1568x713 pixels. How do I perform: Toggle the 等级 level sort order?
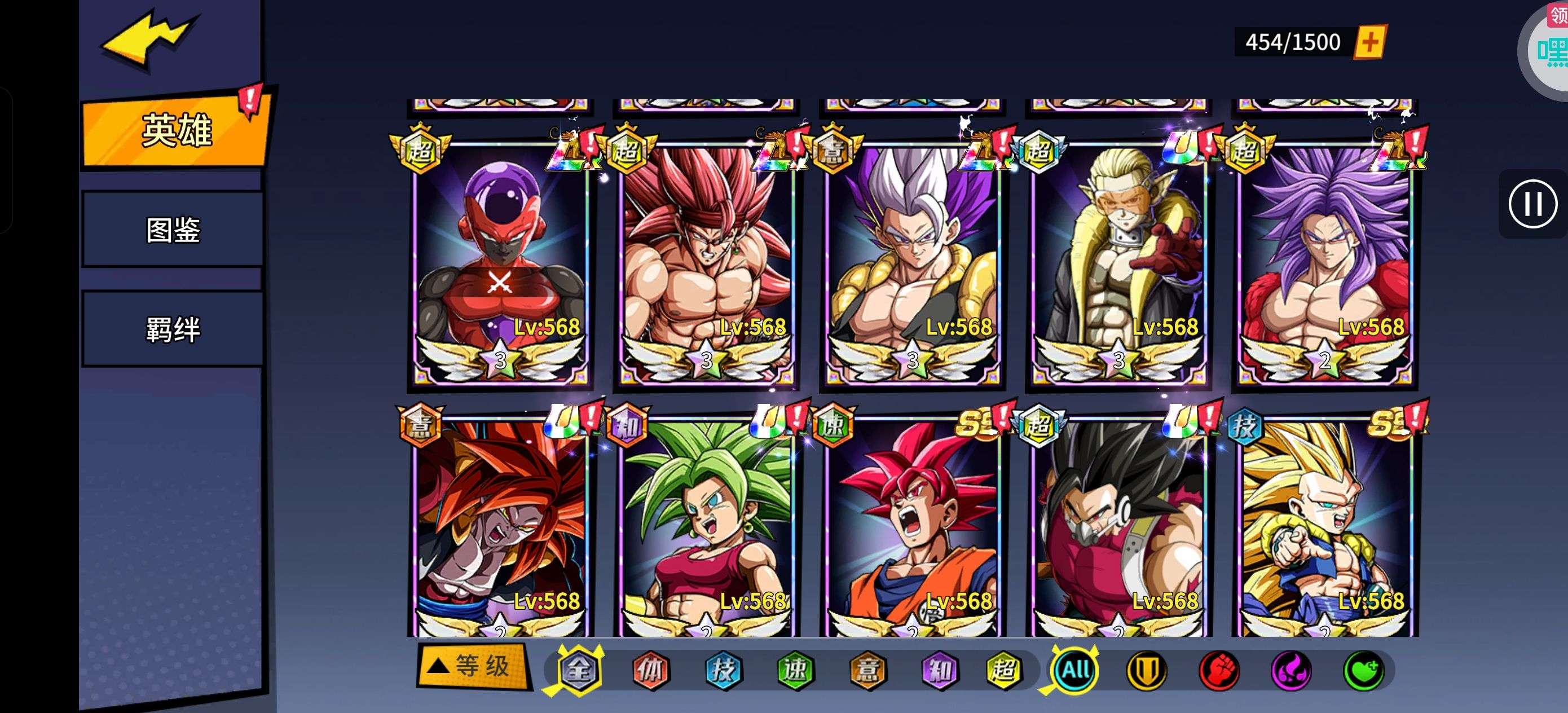click(473, 666)
